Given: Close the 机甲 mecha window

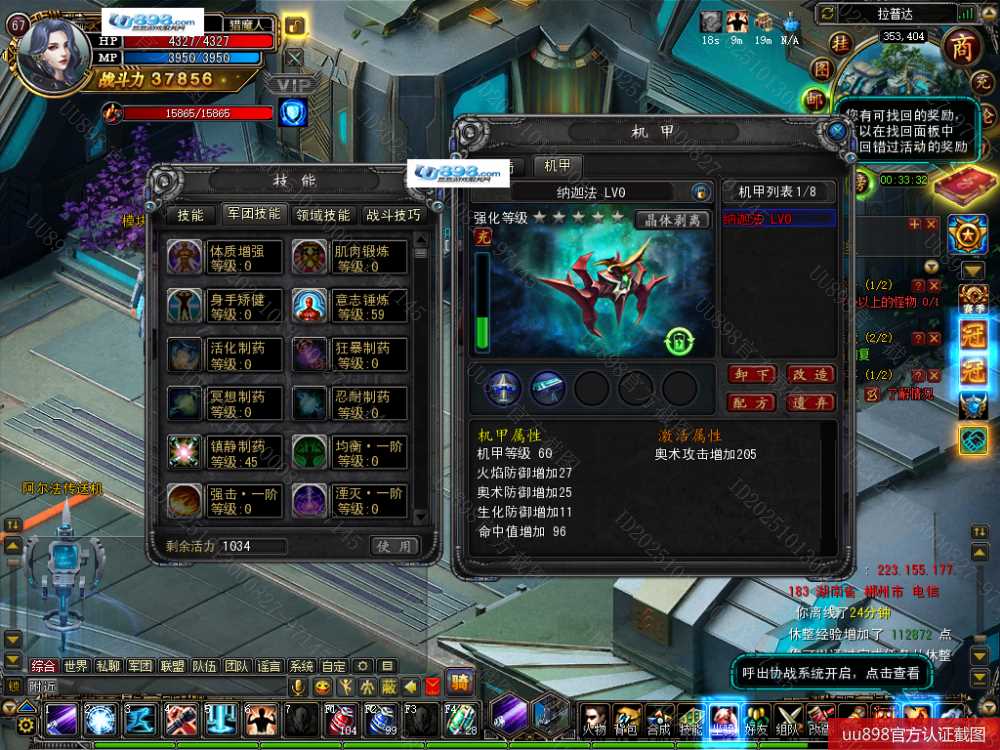Looking at the screenshot, I should pyautogui.click(x=837, y=131).
